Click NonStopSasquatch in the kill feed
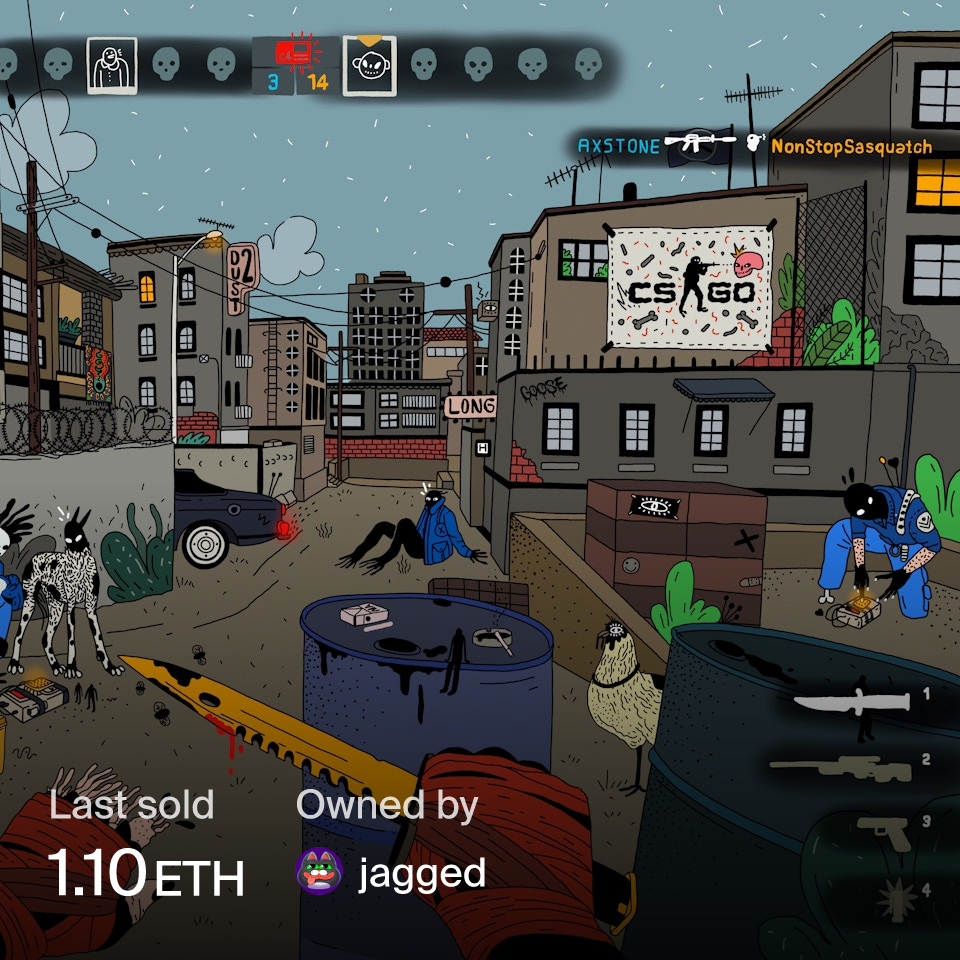The width and height of the screenshot is (960, 960). pos(851,147)
